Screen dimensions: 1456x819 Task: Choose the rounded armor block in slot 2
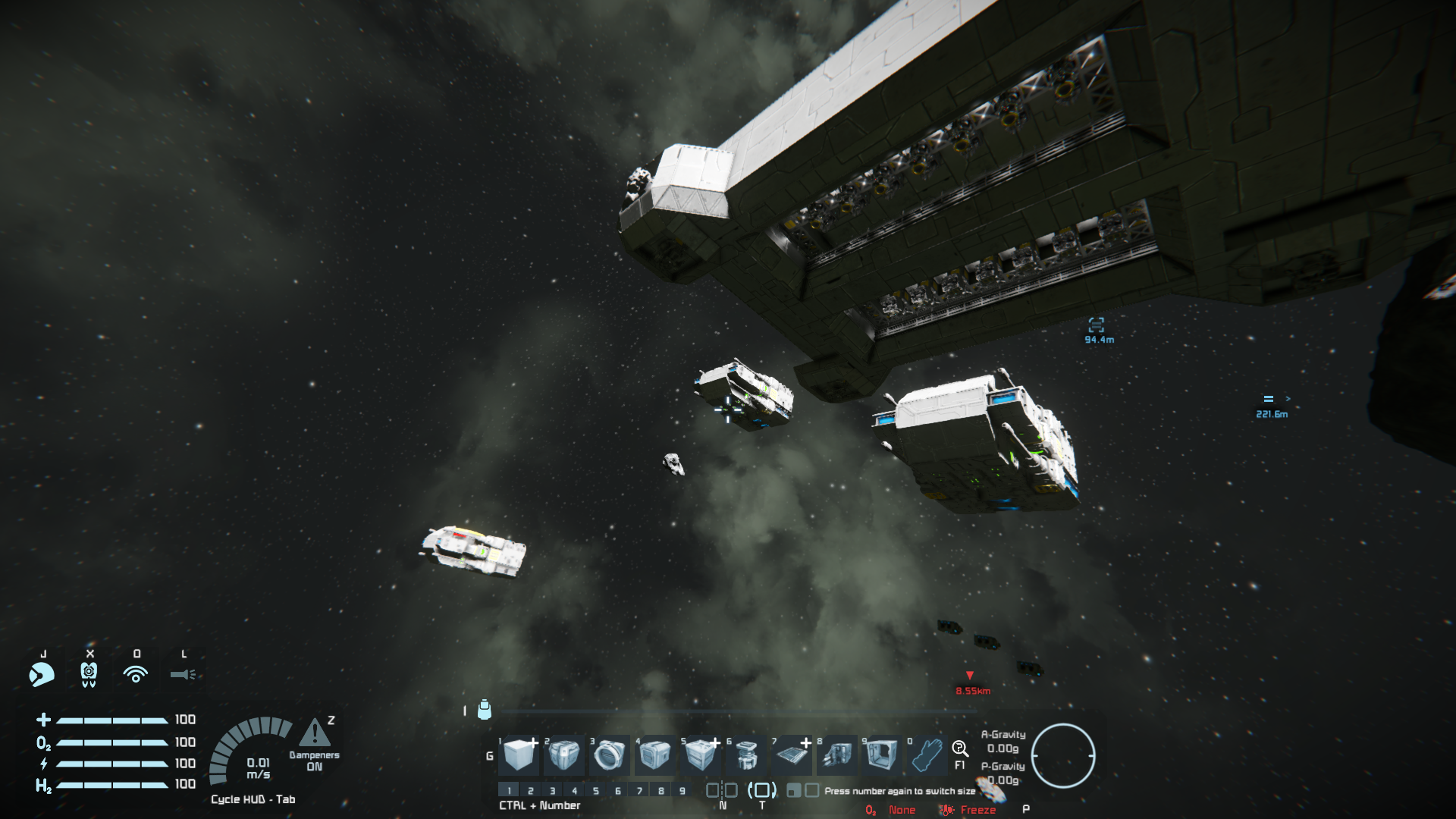click(564, 755)
